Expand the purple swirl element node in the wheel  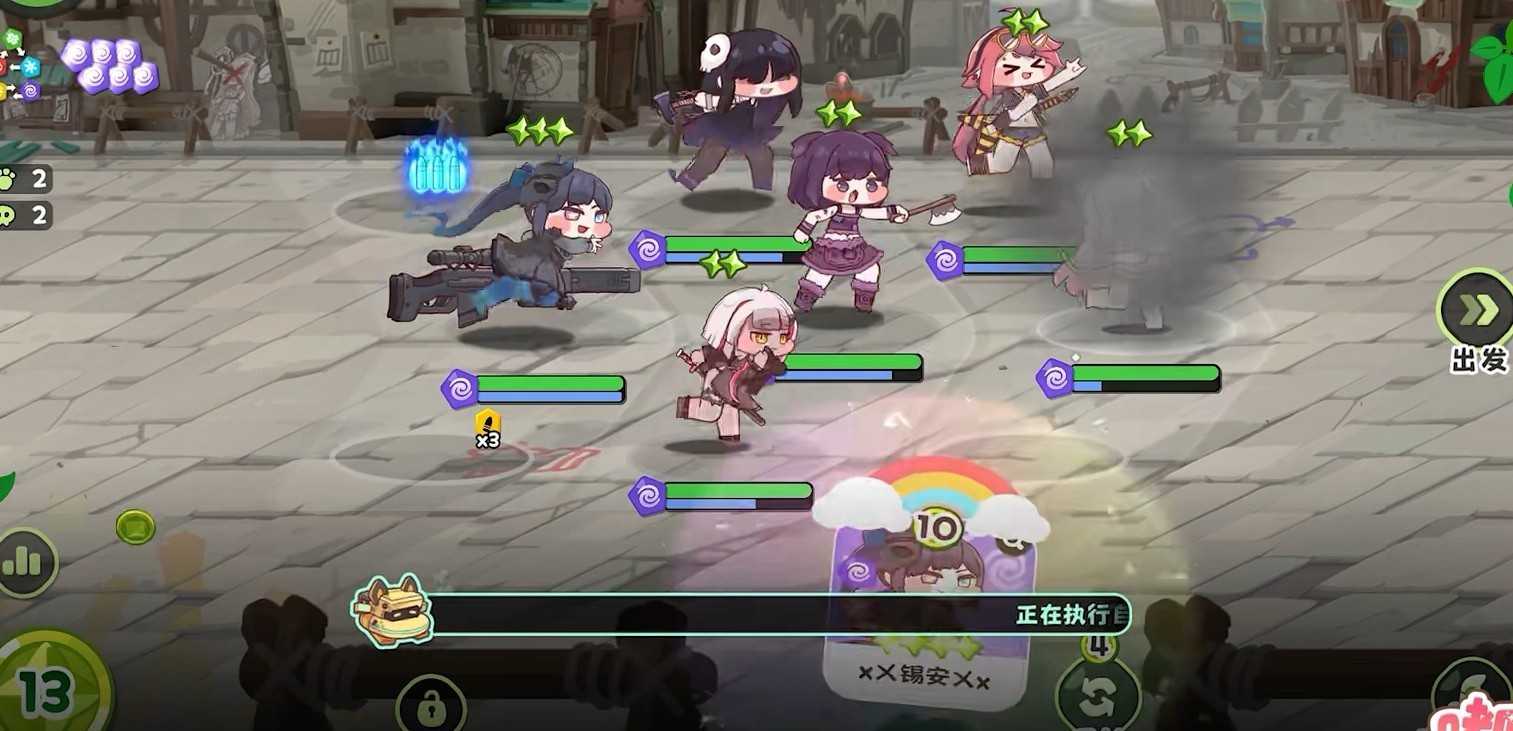click(x=31, y=89)
